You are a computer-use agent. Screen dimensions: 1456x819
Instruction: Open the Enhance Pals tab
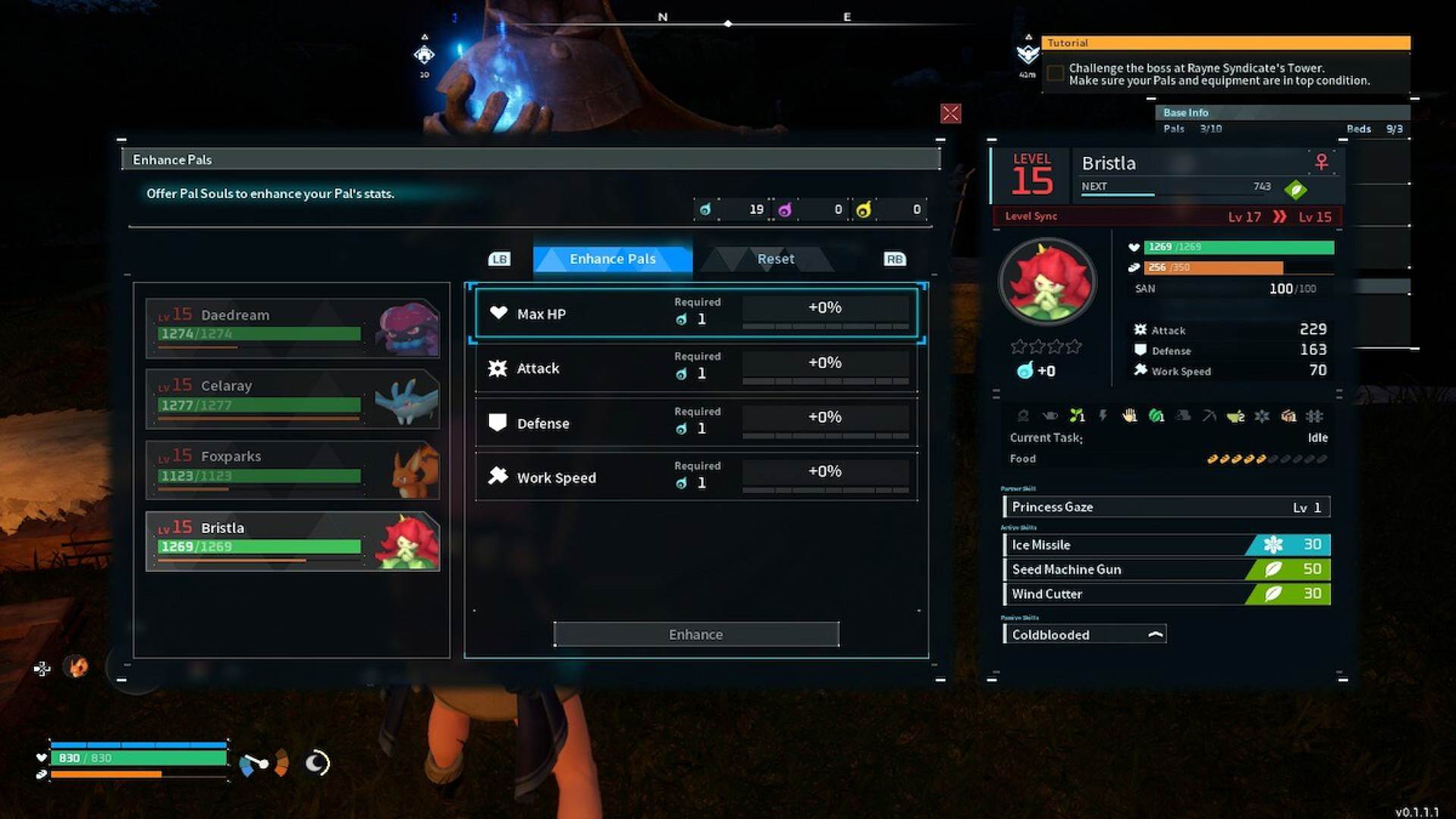click(x=612, y=259)
